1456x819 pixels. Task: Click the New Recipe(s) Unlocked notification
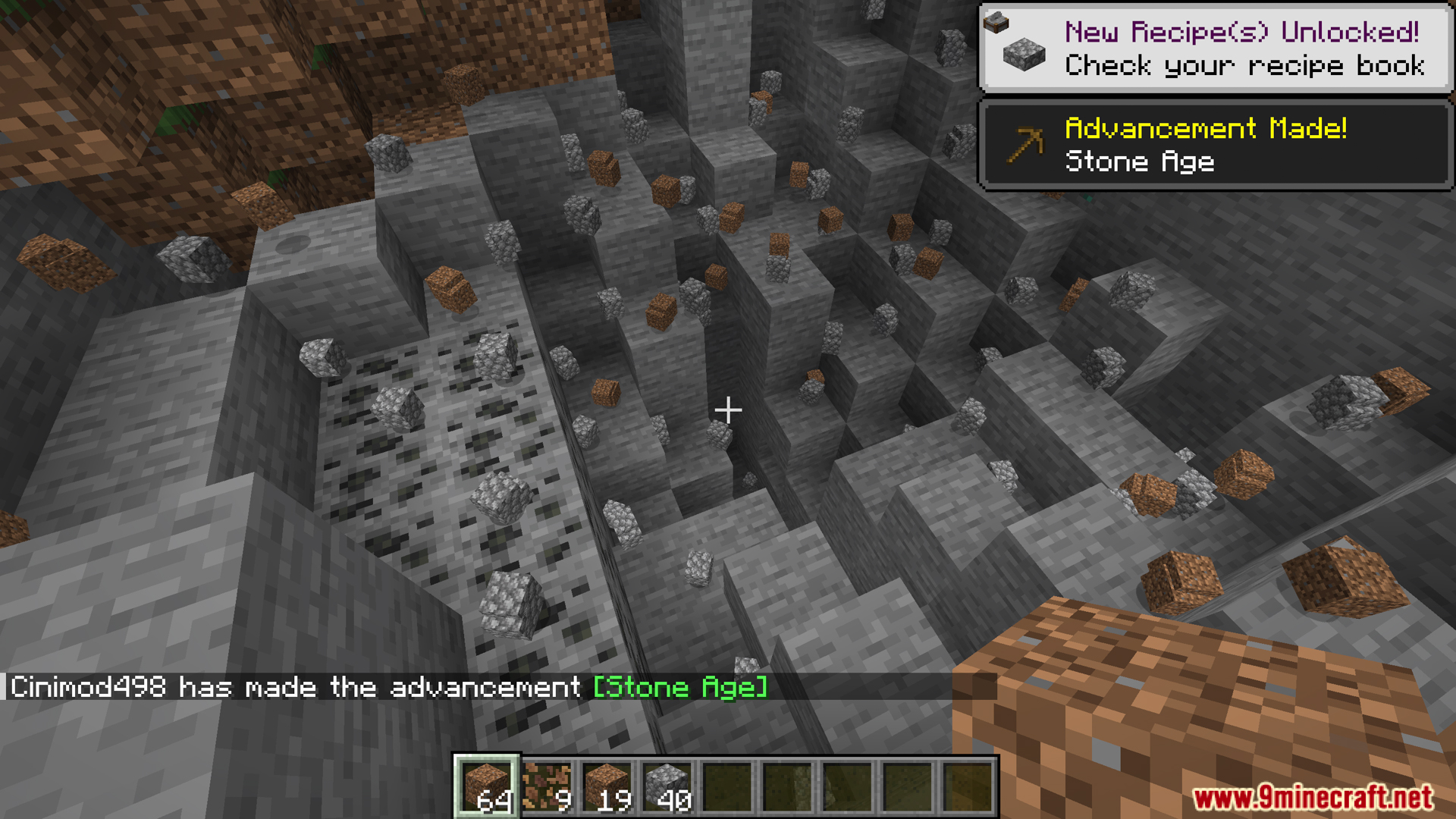(1215, 49)
